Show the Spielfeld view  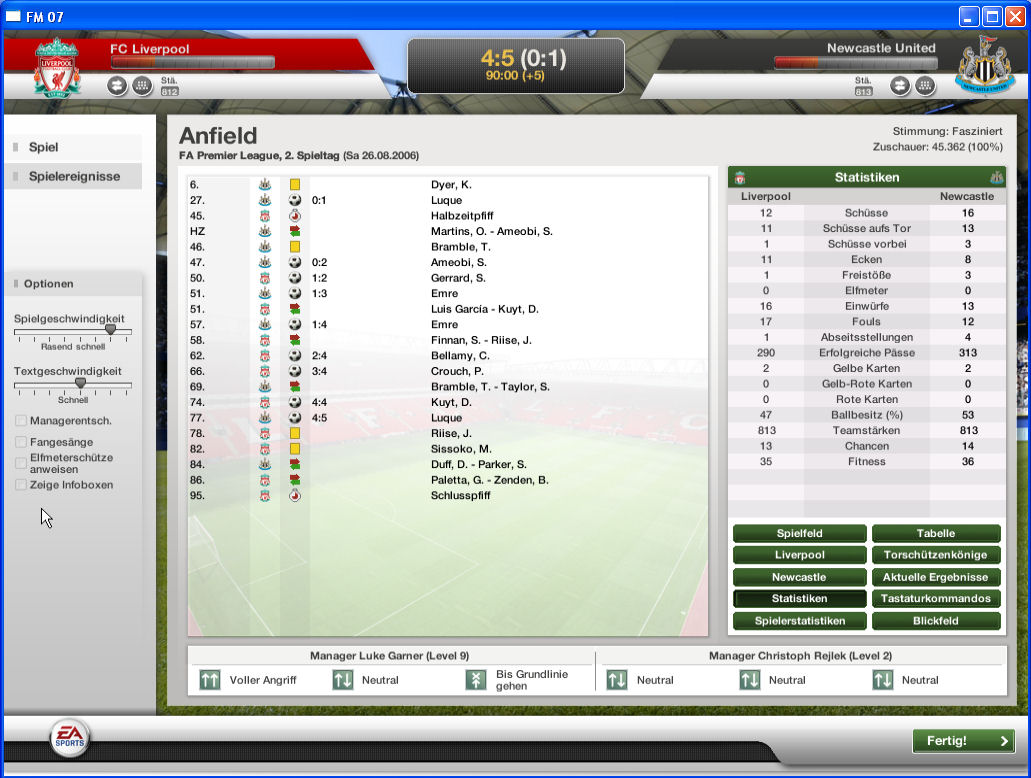coord(799,534)
